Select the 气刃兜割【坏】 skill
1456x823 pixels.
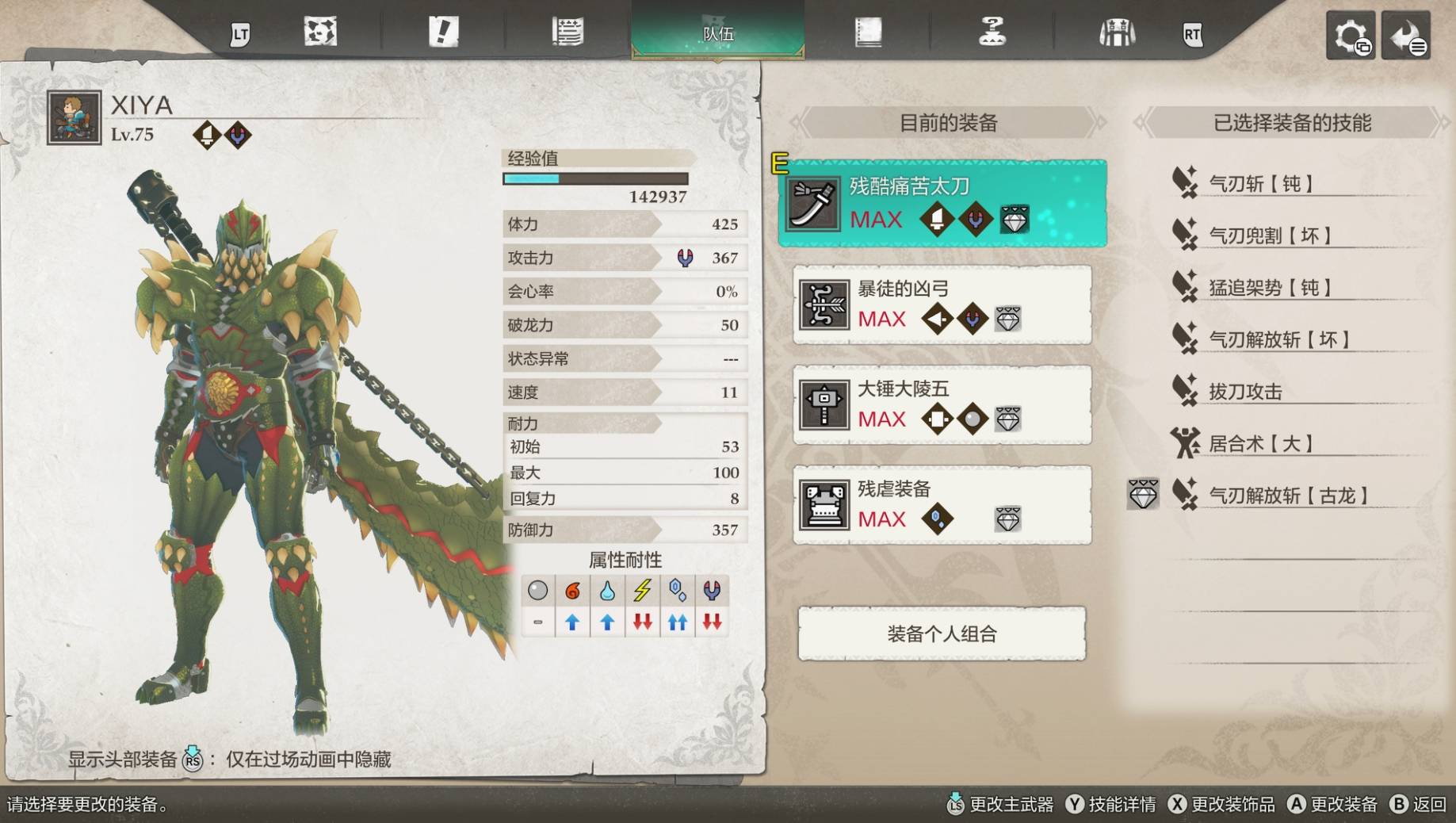(1269, 235)
